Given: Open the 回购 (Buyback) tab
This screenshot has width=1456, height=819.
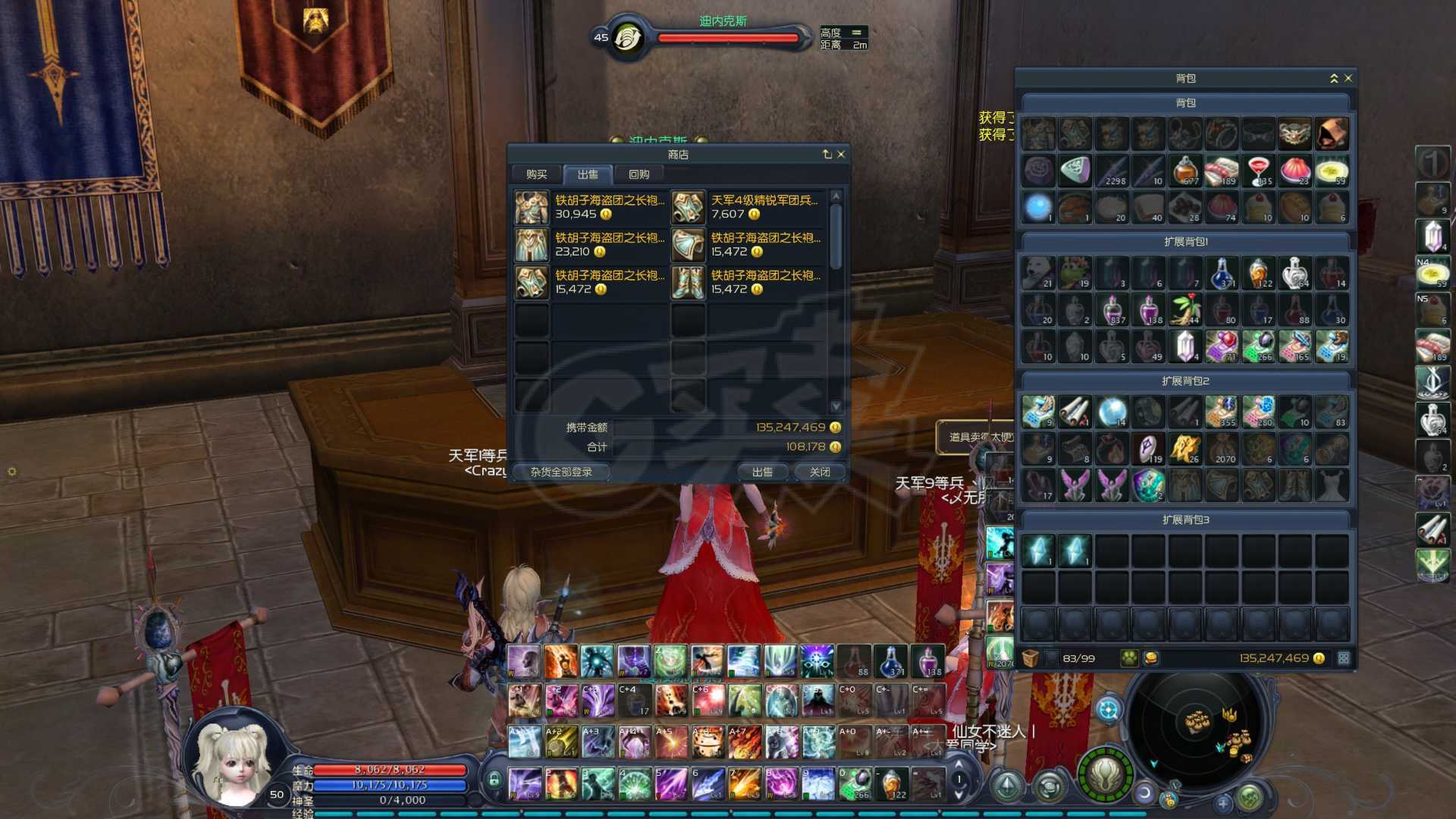Looking at the screenshot, I should point(639,174).
